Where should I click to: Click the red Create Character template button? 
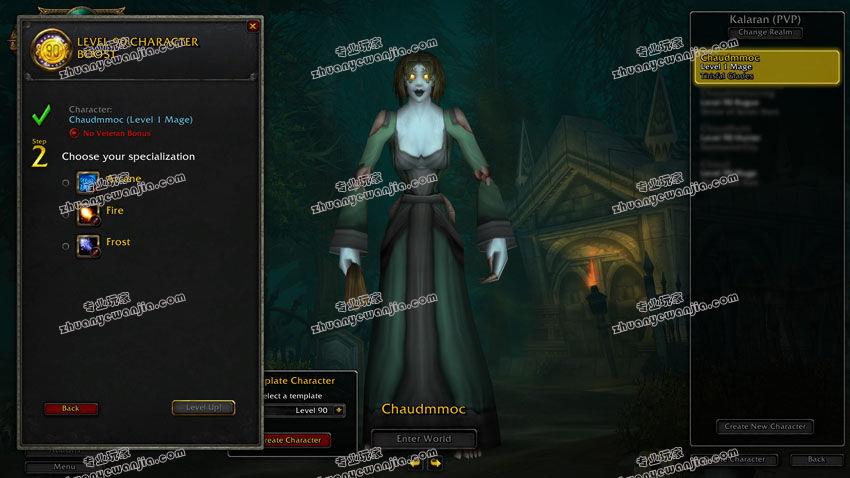click(293, 440)
